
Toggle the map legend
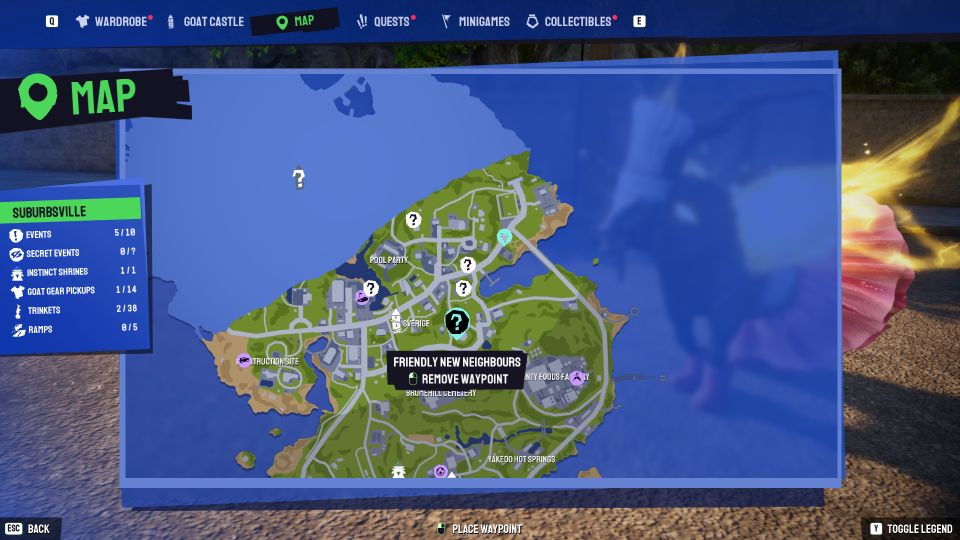[911, 528]
